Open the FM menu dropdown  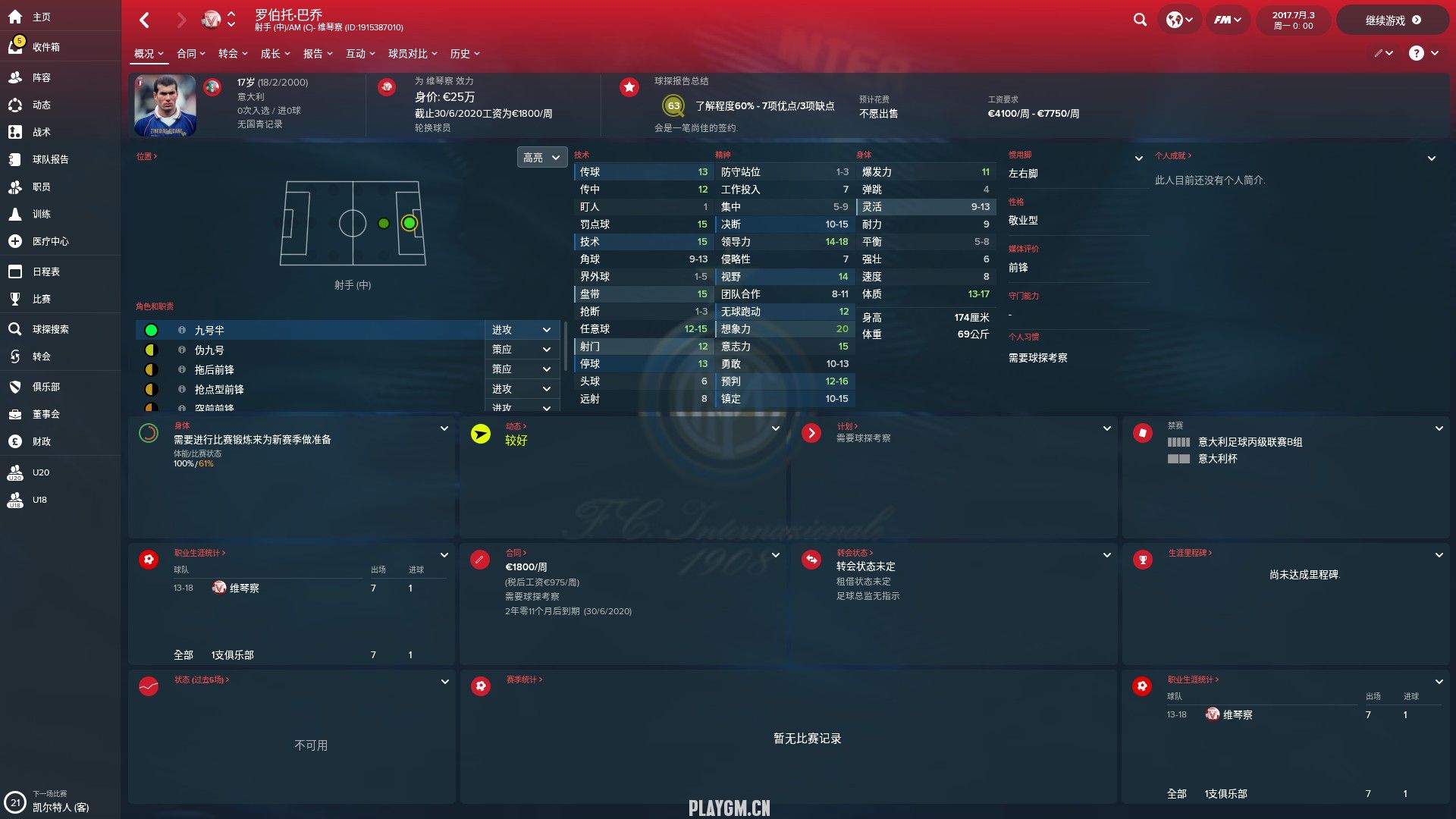[1227, 20]
